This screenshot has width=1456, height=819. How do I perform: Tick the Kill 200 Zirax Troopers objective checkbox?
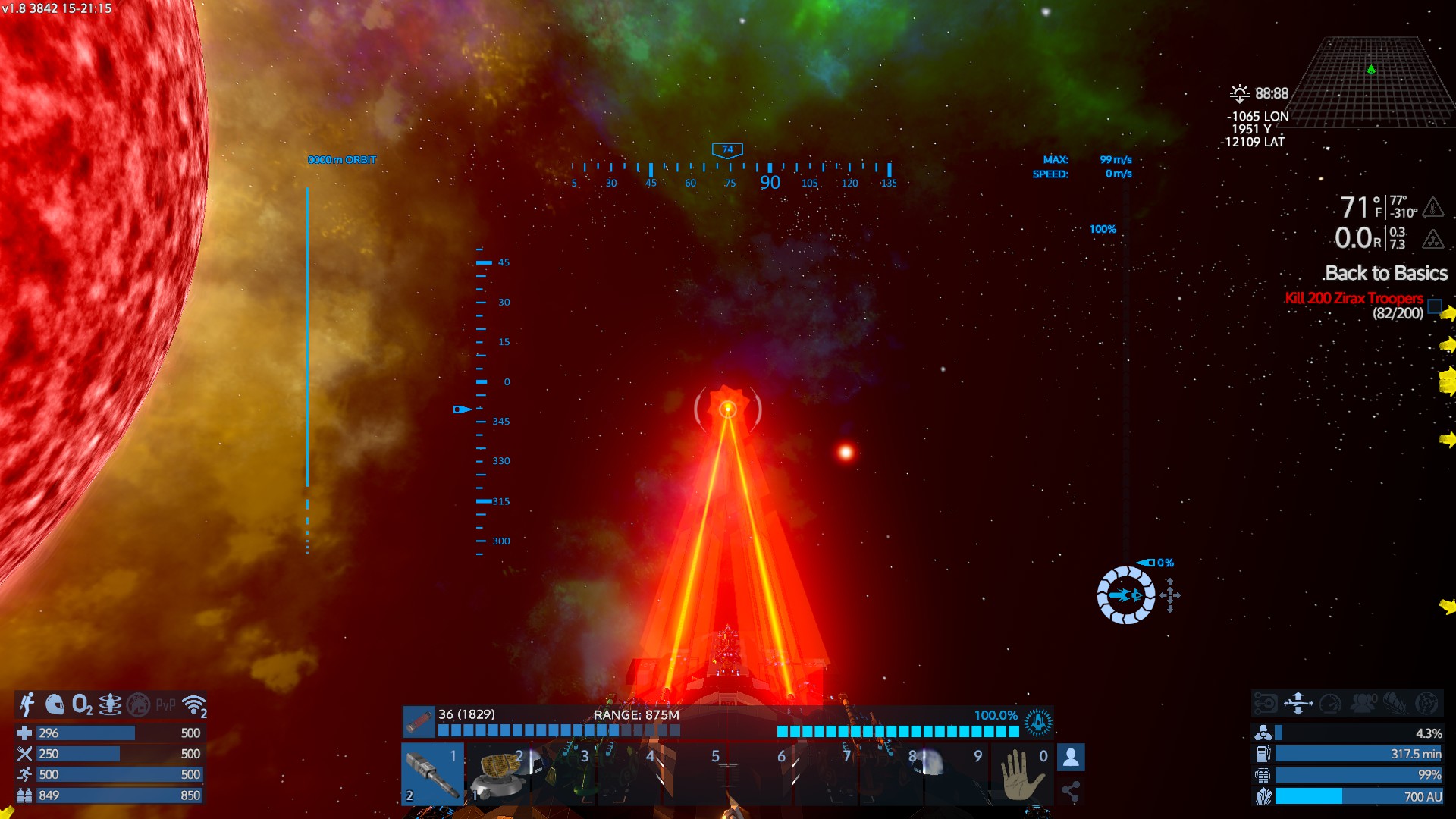coord(1435,306)
